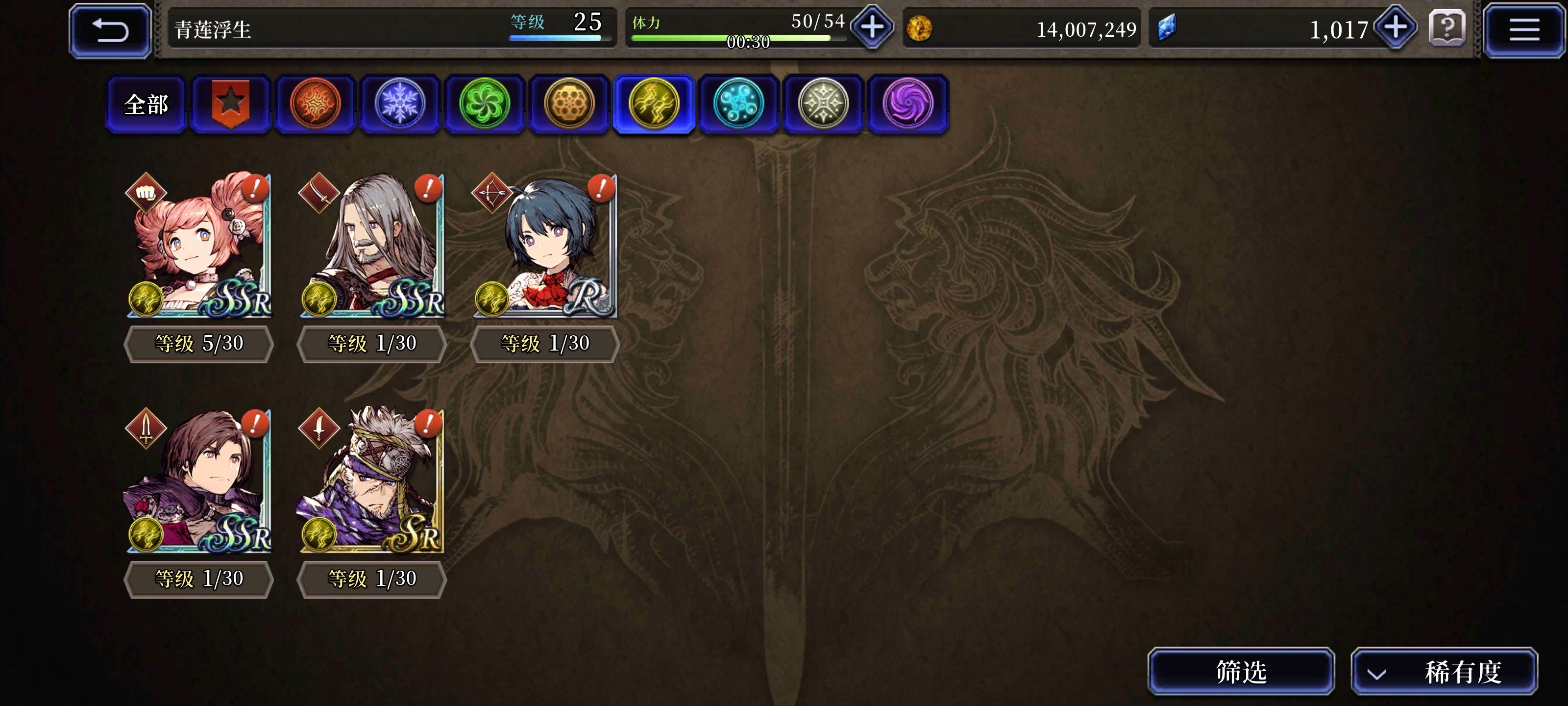
Task: Select the green wind element filter icon
Action: 483,103
